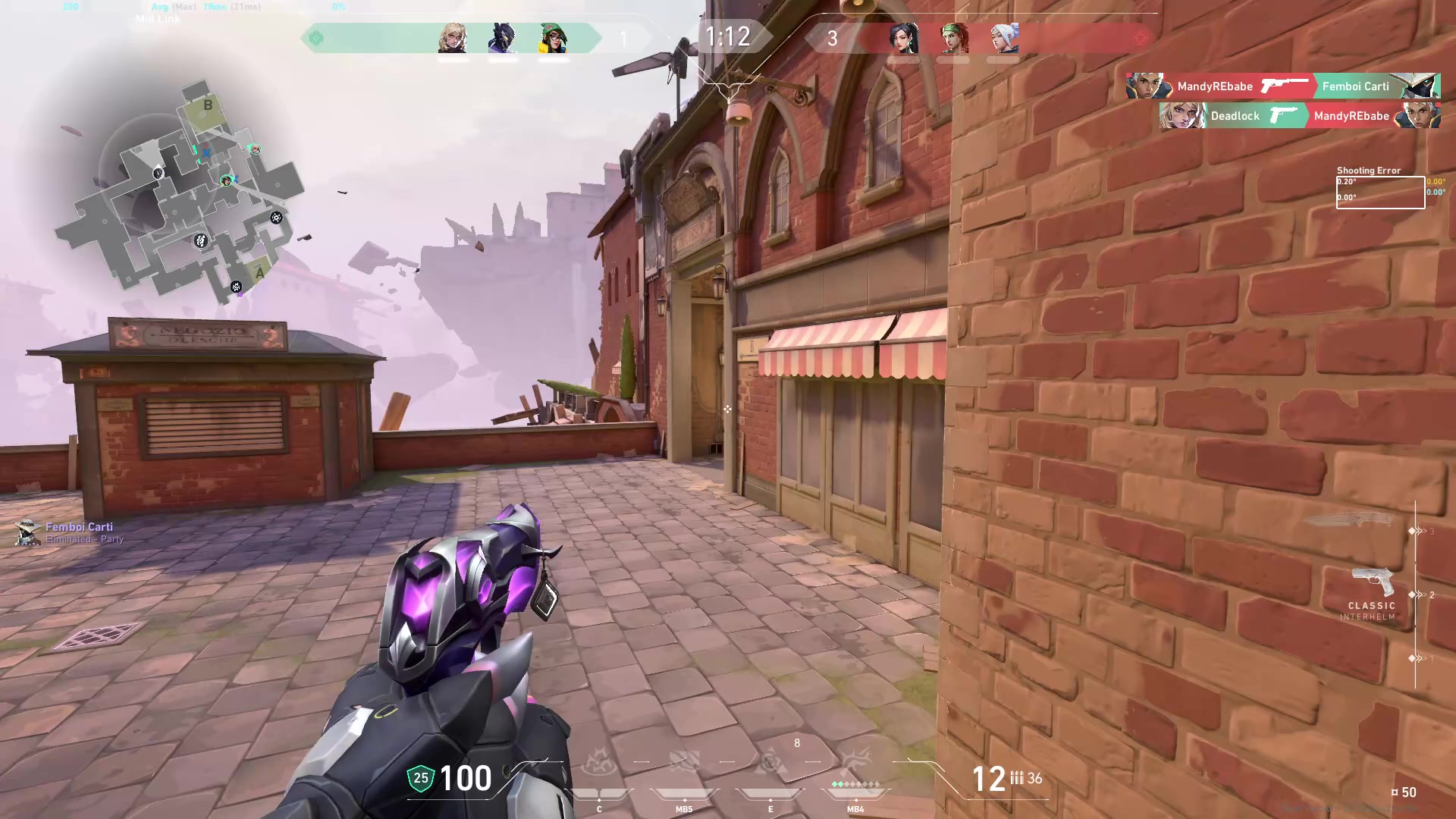The width and height of the screenshot is (1456, 819).
Task: Switch to the knife weapon slot
Action: (1351, 520)
